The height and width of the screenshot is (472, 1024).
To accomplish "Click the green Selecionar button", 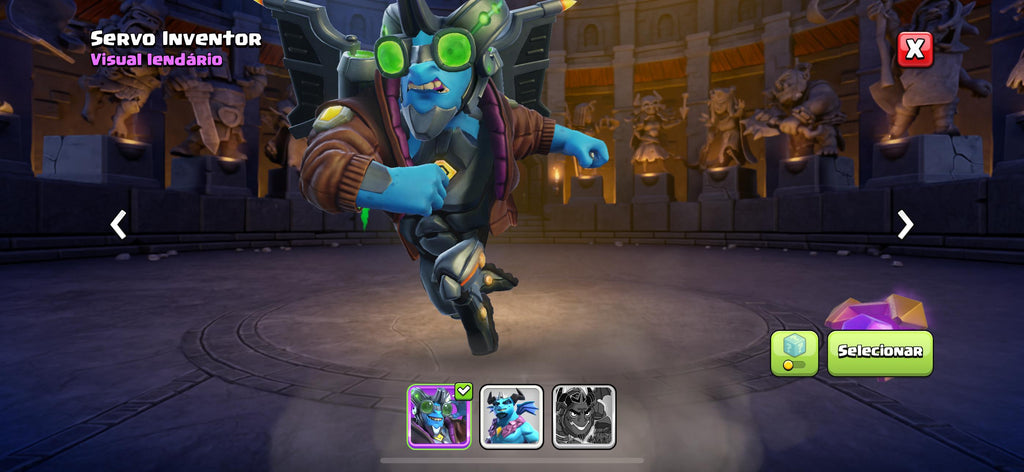I will click(x=880, y=352).
